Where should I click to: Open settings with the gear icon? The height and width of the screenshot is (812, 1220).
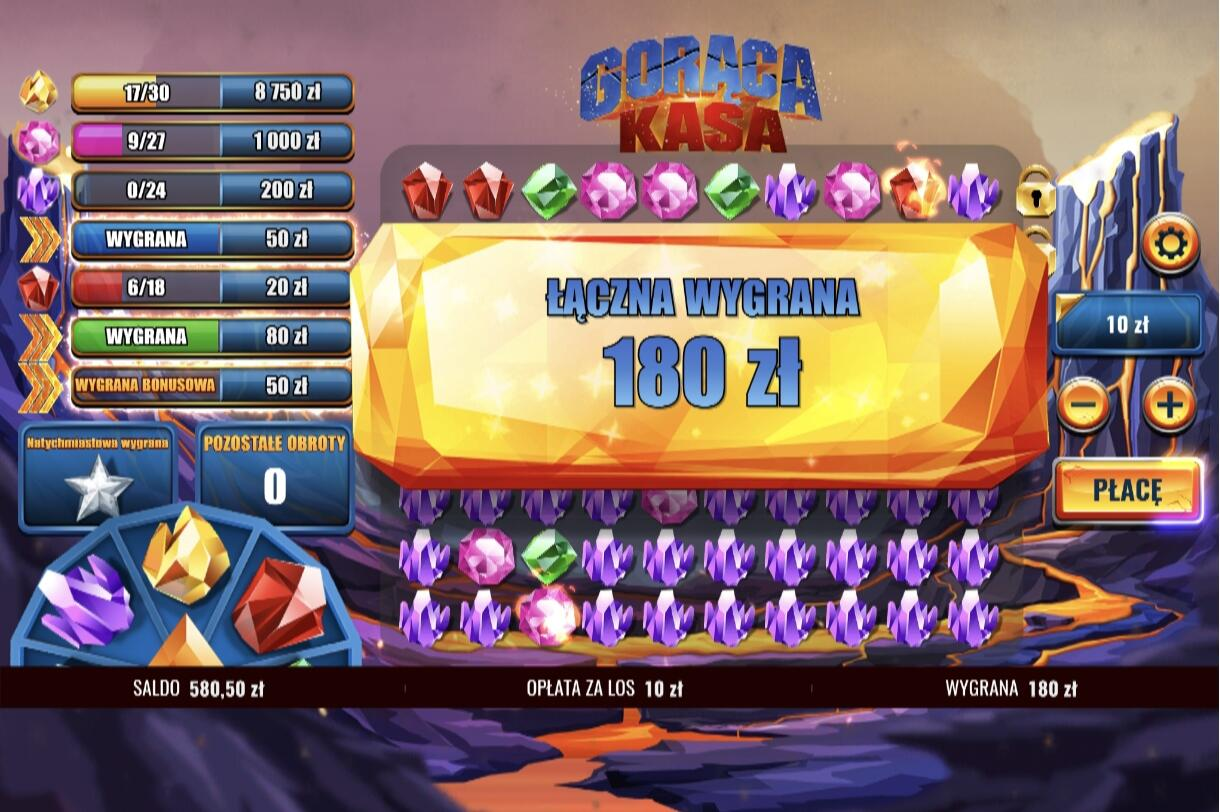(1169, 243)
